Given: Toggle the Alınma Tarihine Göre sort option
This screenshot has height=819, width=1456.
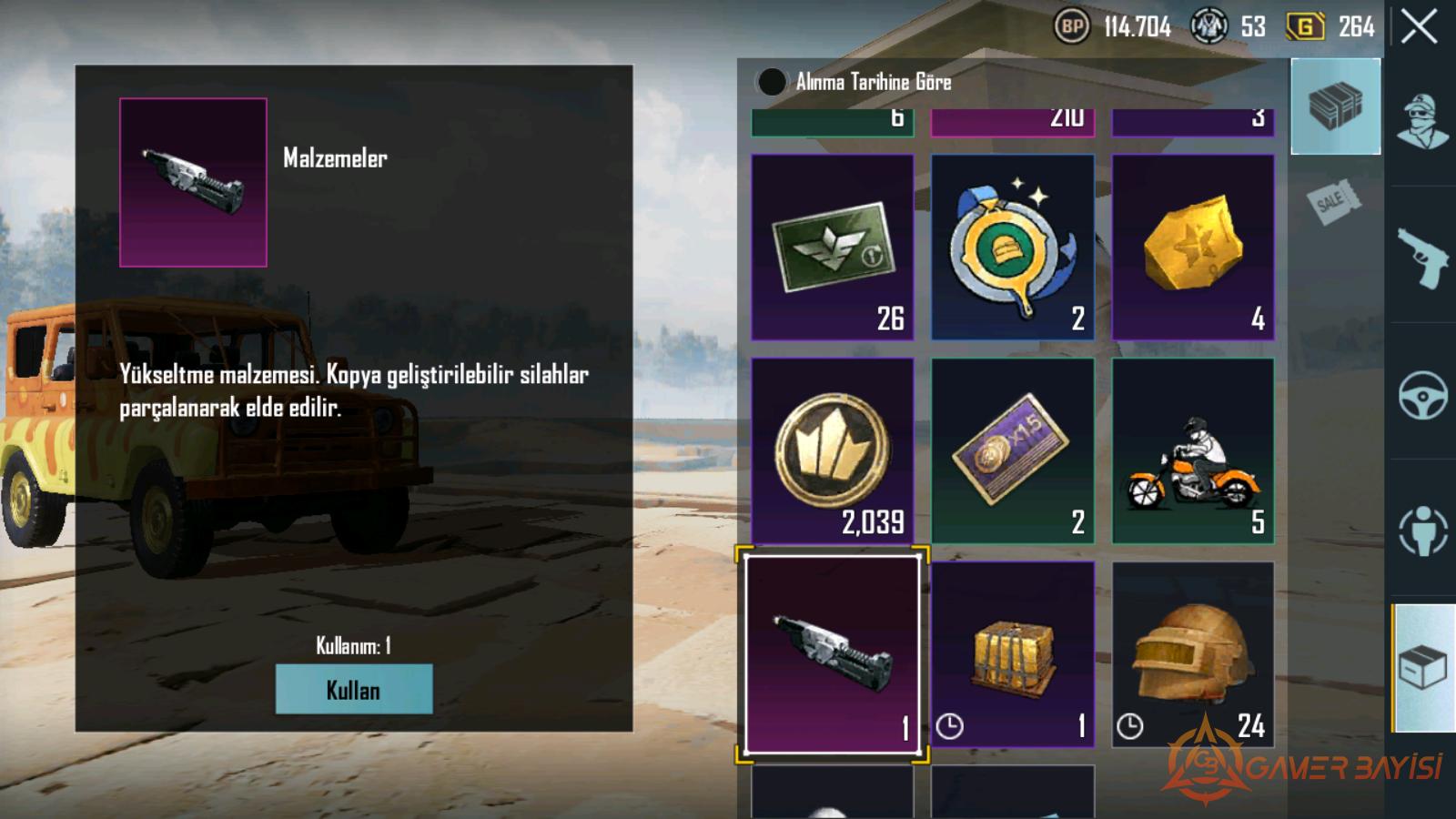Looking at the screenshot, I should pos(772,82).
